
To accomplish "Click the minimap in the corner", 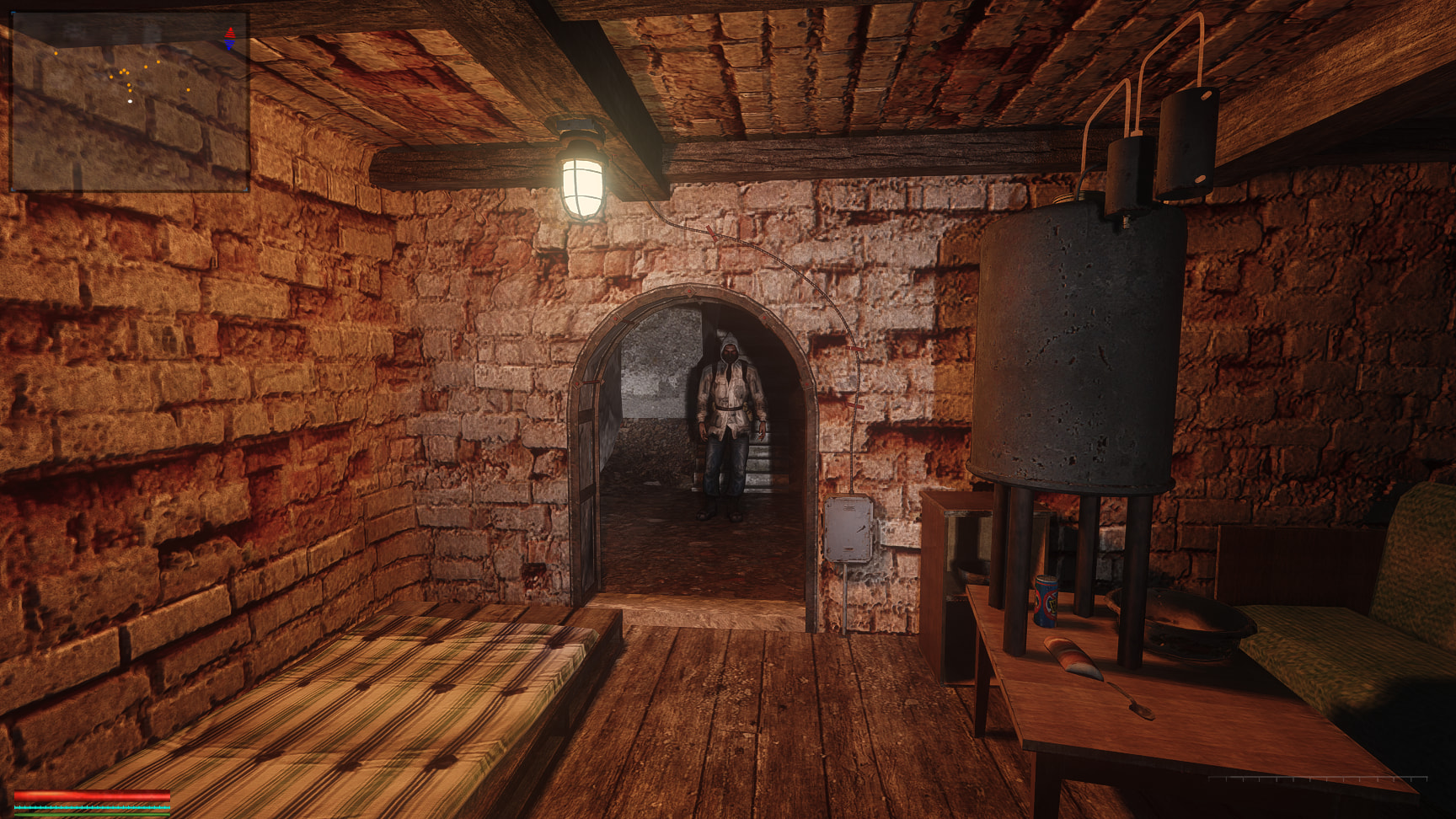I will [130, 101].
